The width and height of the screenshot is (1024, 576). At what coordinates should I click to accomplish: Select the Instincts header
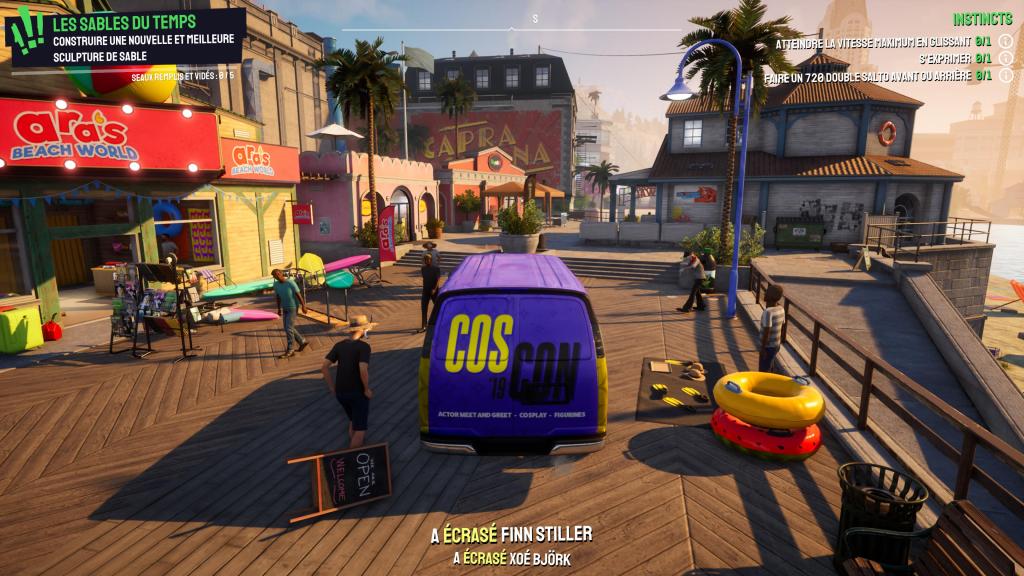pyautogui.click(x=981, y=19)
